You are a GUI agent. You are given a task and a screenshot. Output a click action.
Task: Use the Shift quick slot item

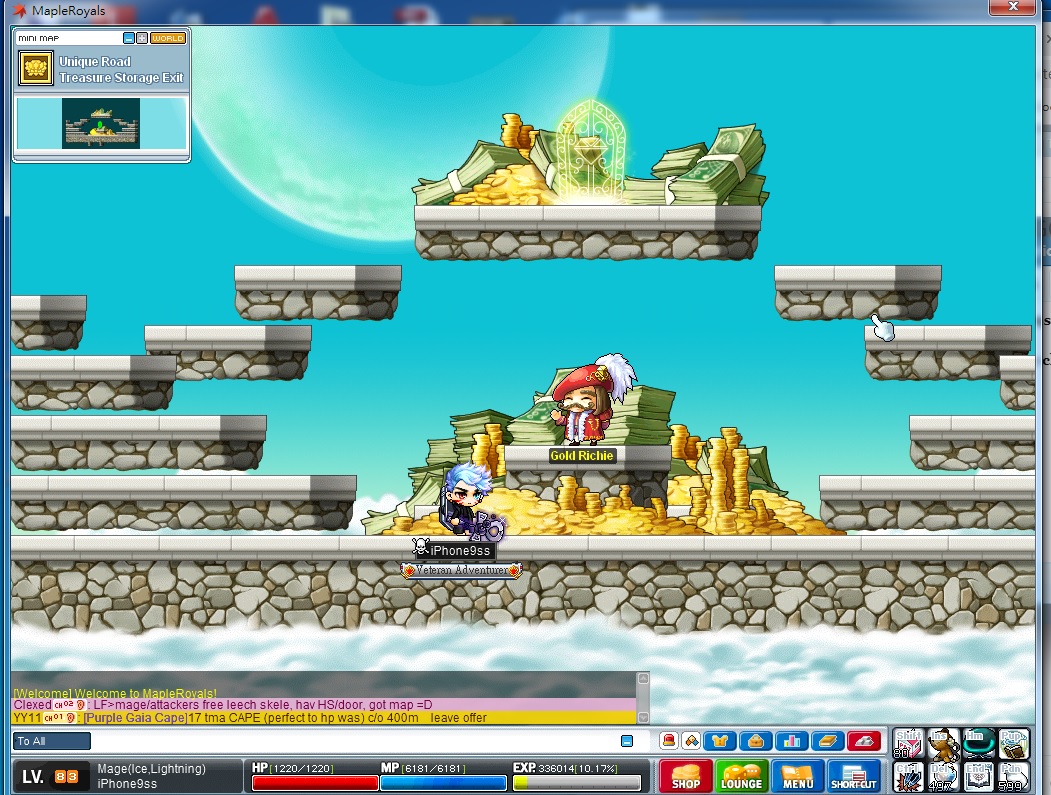coord(908,744)
